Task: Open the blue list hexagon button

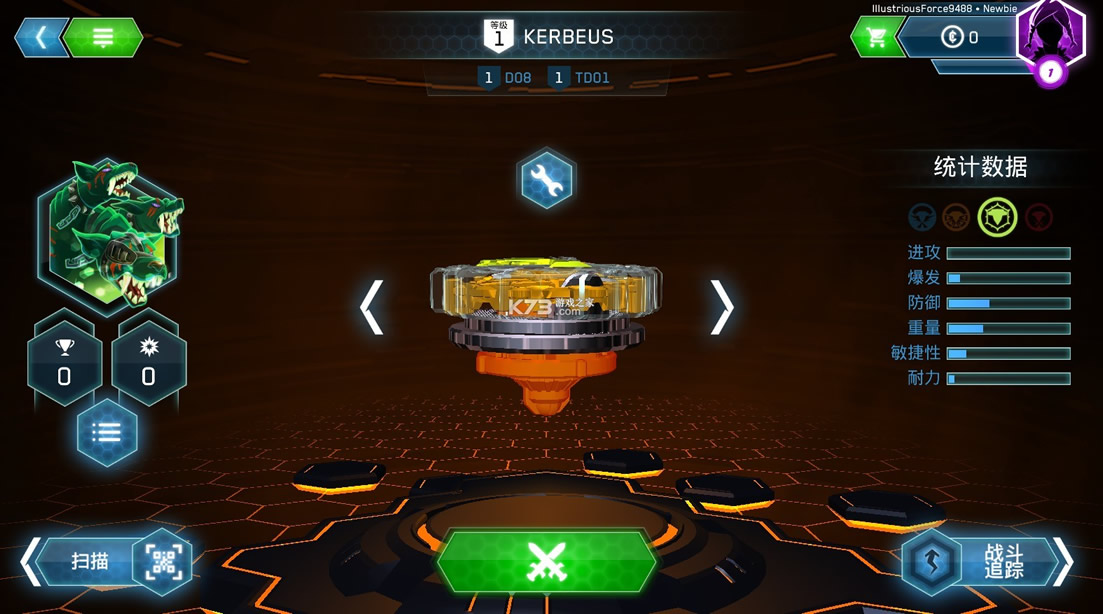Action: point(107,433)
